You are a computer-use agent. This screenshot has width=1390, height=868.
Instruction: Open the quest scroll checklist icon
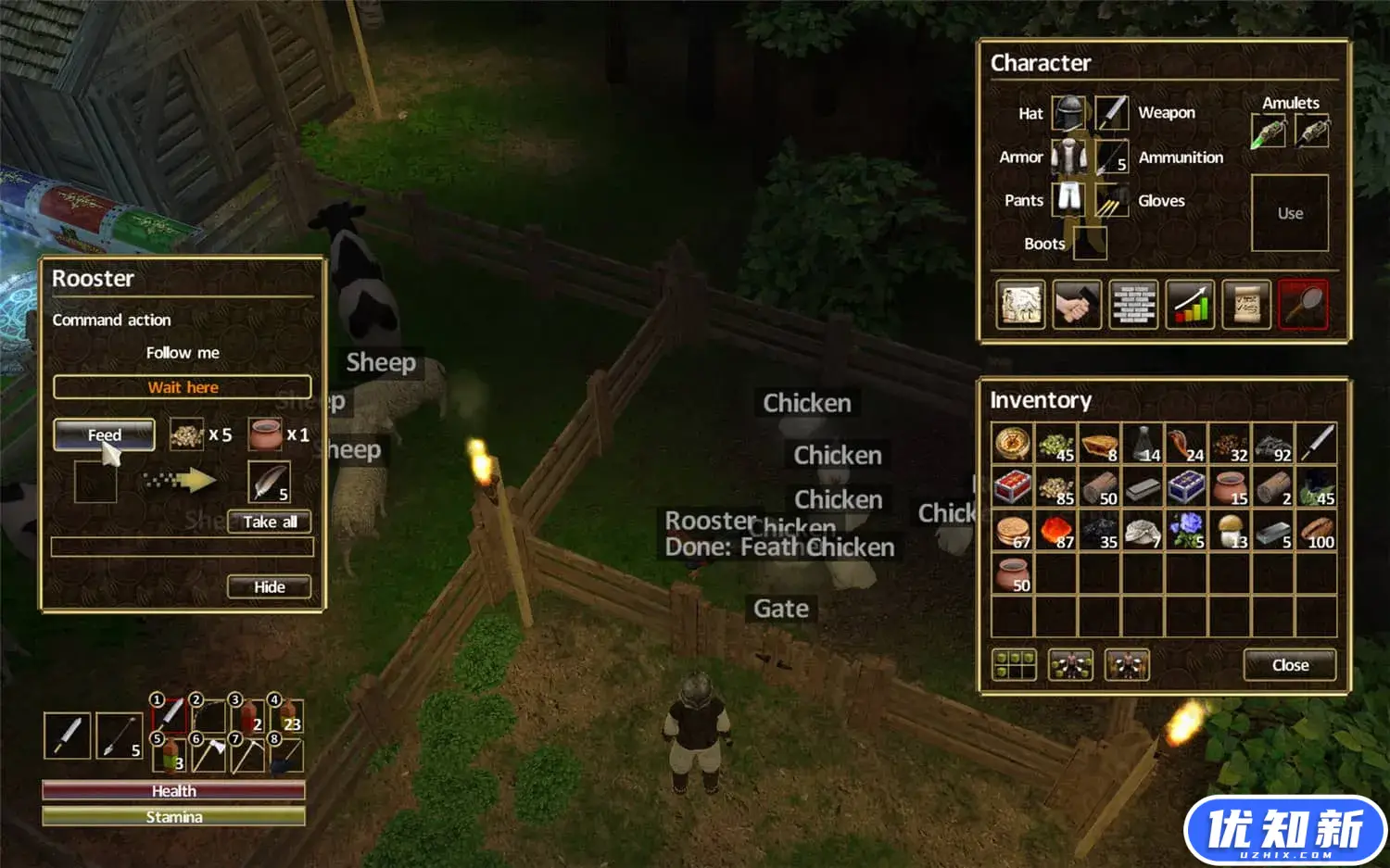(x=1246, y=305)
